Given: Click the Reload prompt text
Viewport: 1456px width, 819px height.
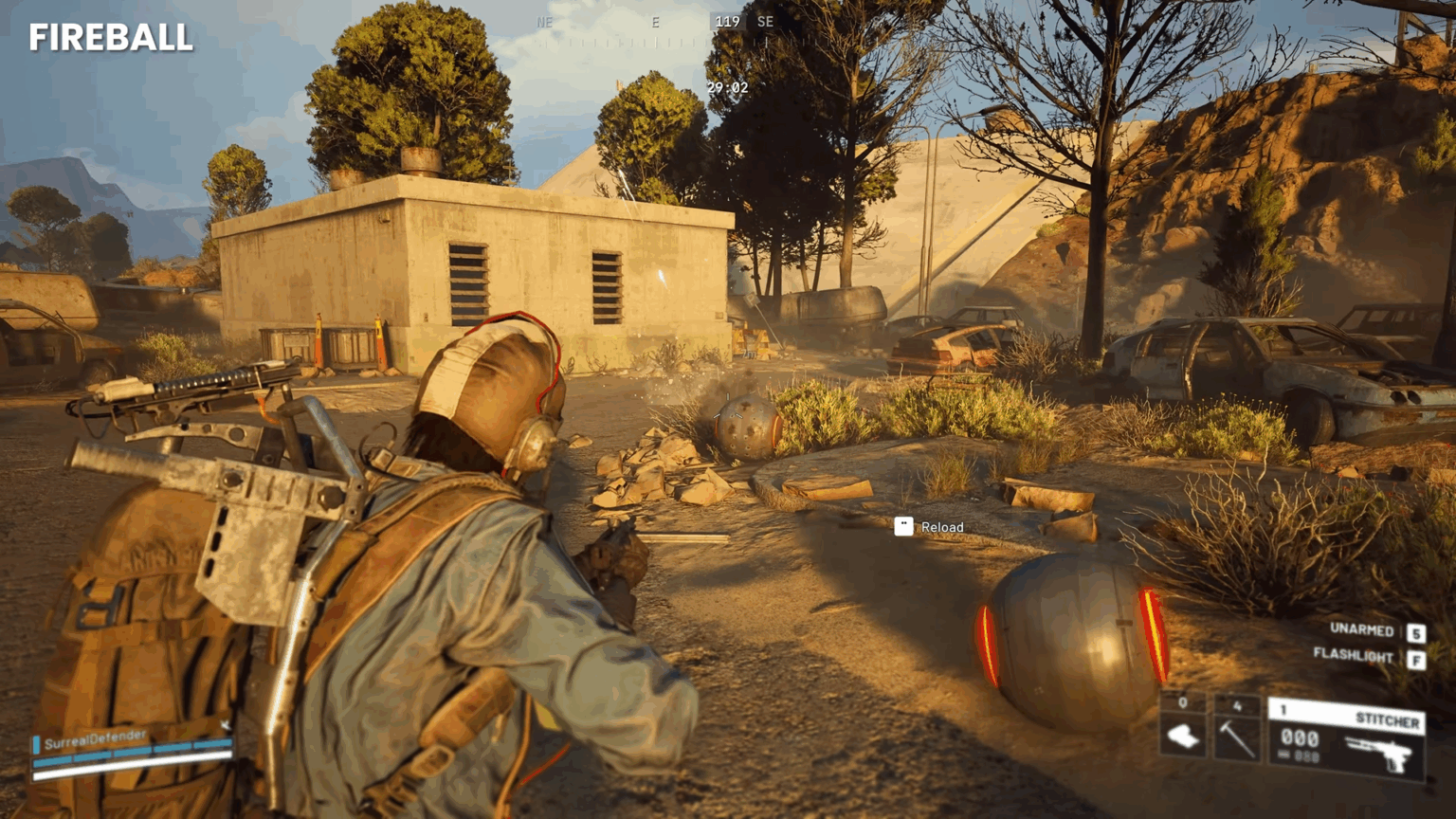Looking at the screenshot, I should (x=944, y=527).
